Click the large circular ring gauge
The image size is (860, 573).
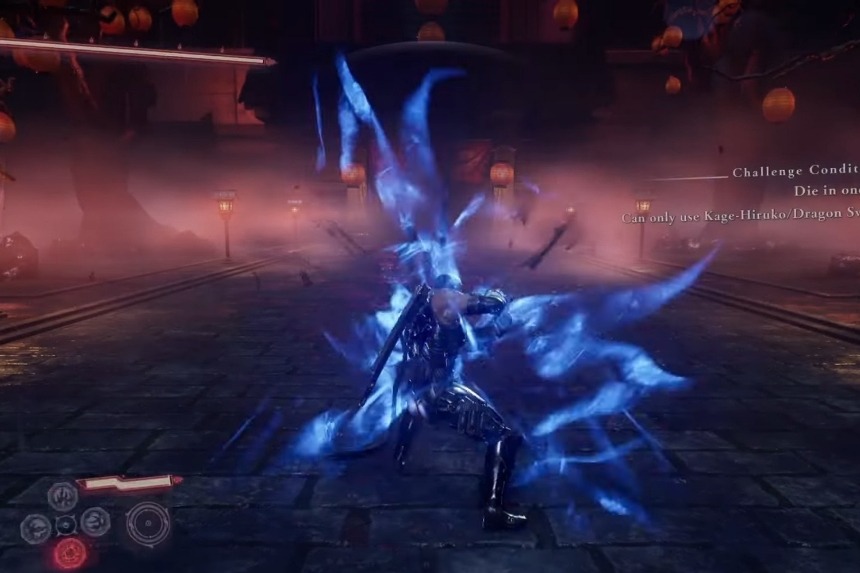tap(148, 523)
